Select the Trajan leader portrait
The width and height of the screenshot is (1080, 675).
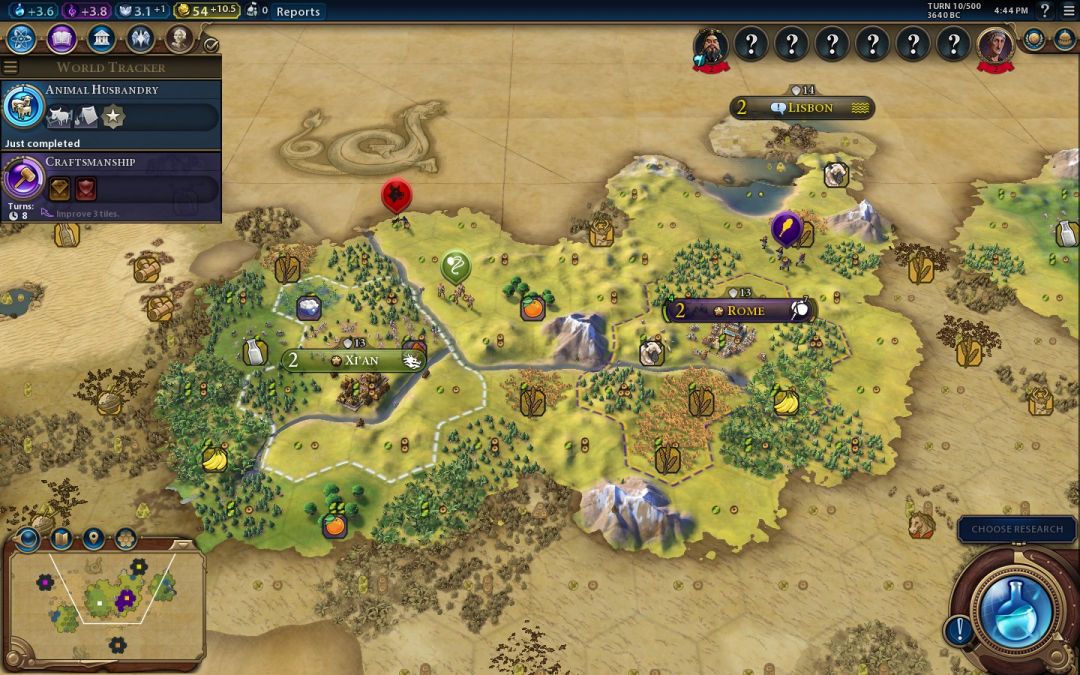(995, 45)
